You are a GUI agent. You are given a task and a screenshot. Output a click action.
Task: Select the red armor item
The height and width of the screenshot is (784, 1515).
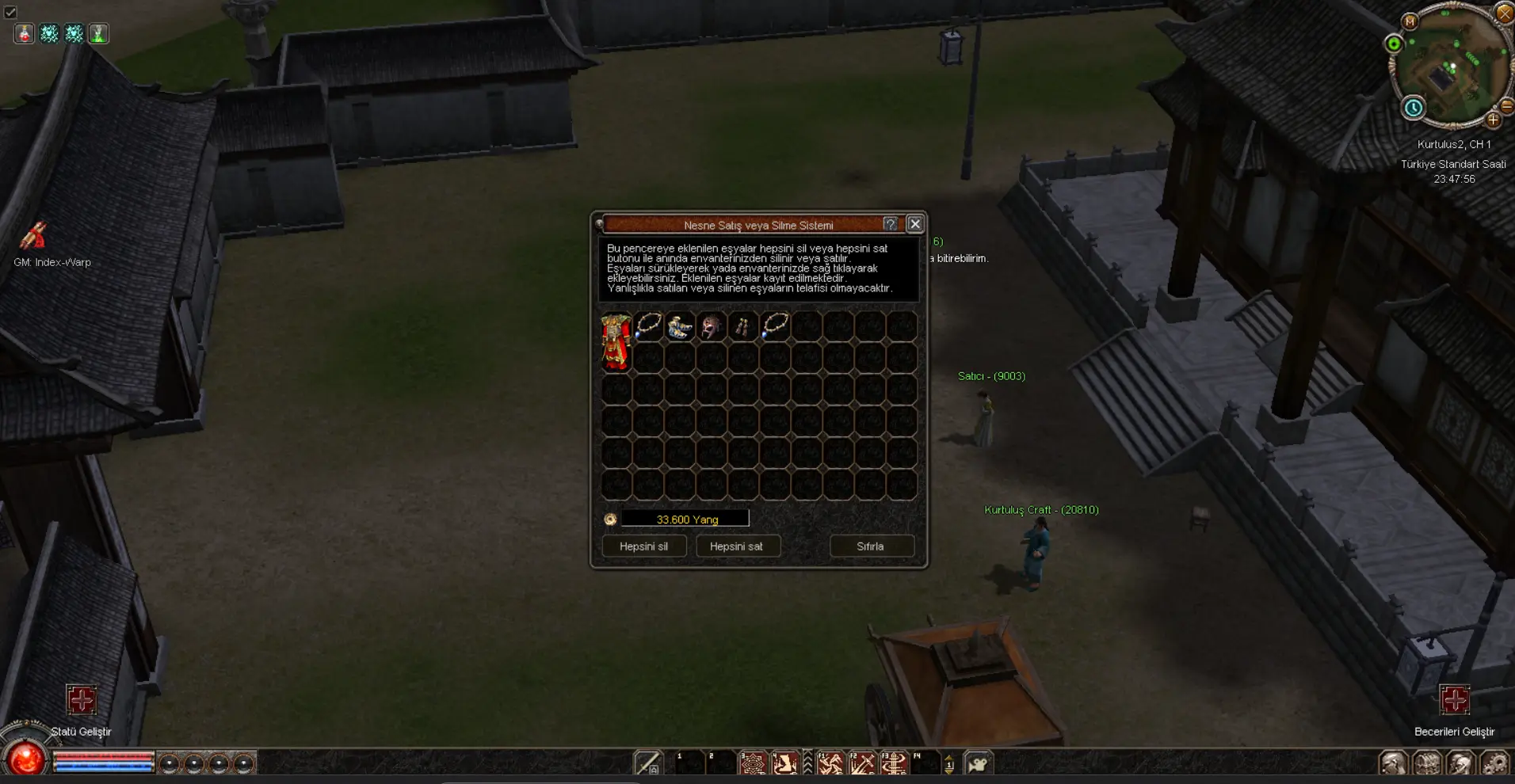(x=616, y=341)
